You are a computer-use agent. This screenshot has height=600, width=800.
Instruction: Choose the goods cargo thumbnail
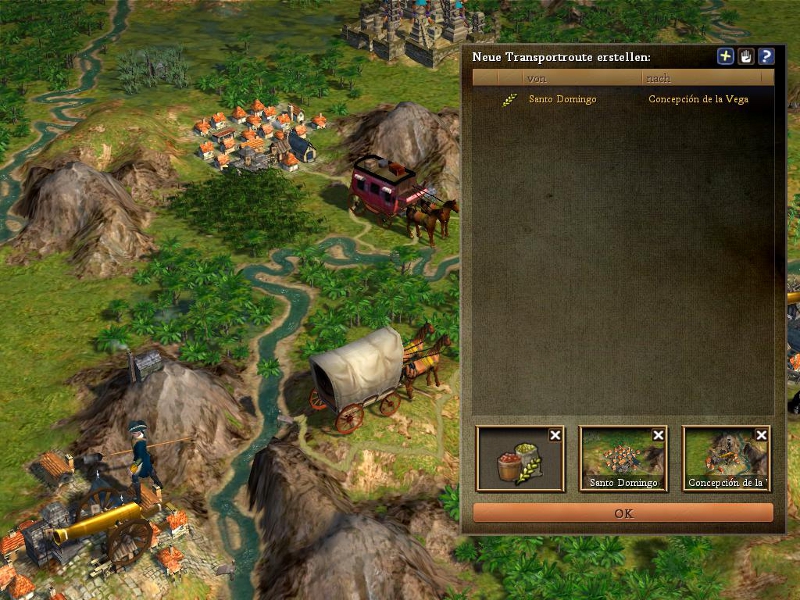[517, 462]
